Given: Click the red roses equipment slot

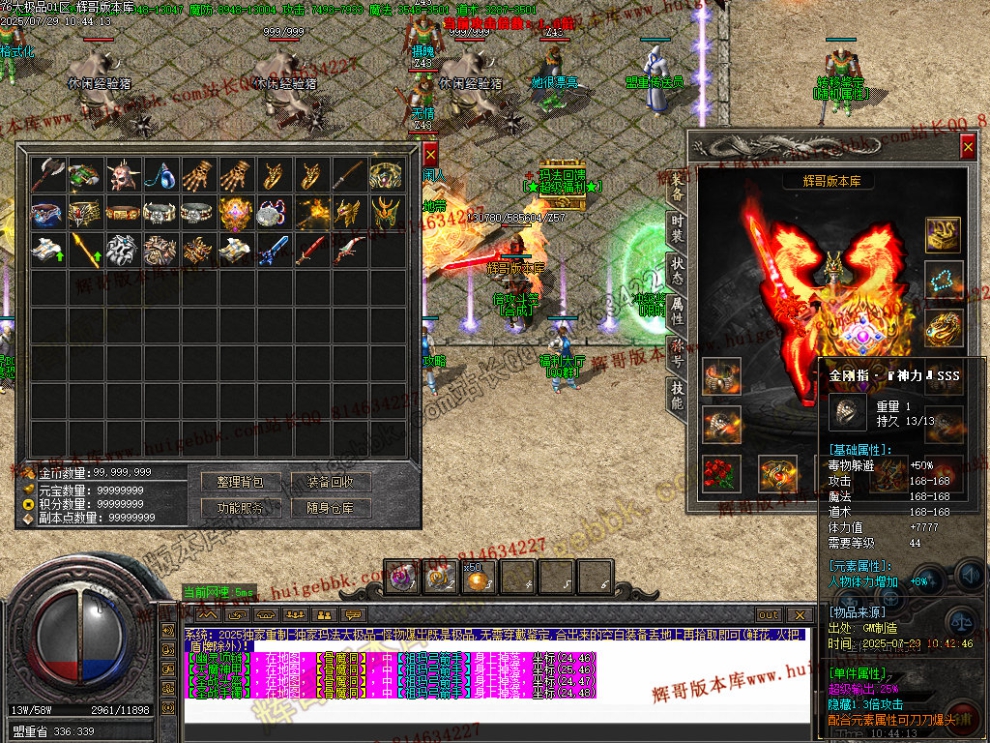Looking at the screenshot, I should click(x=720, y=471).
